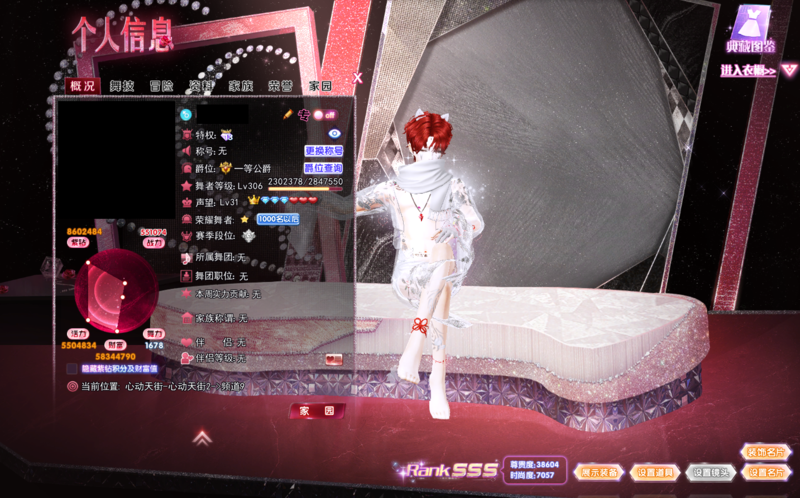The image size is (800, 498).
Task: Open 典藏图鉴 collection catalog
Action: click(x=751, y=30)
